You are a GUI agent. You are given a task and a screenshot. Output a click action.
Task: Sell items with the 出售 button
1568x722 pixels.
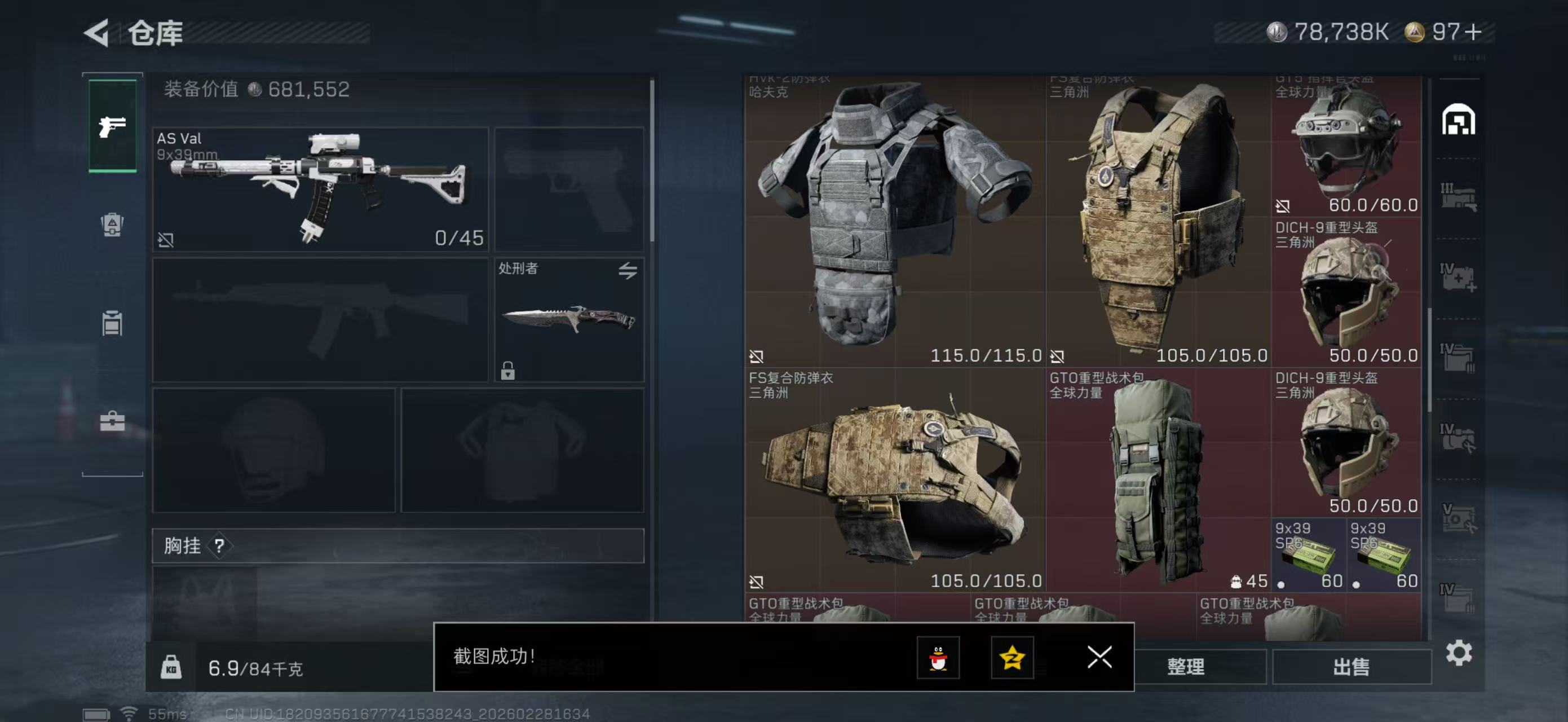click(x=1351, y=667)
